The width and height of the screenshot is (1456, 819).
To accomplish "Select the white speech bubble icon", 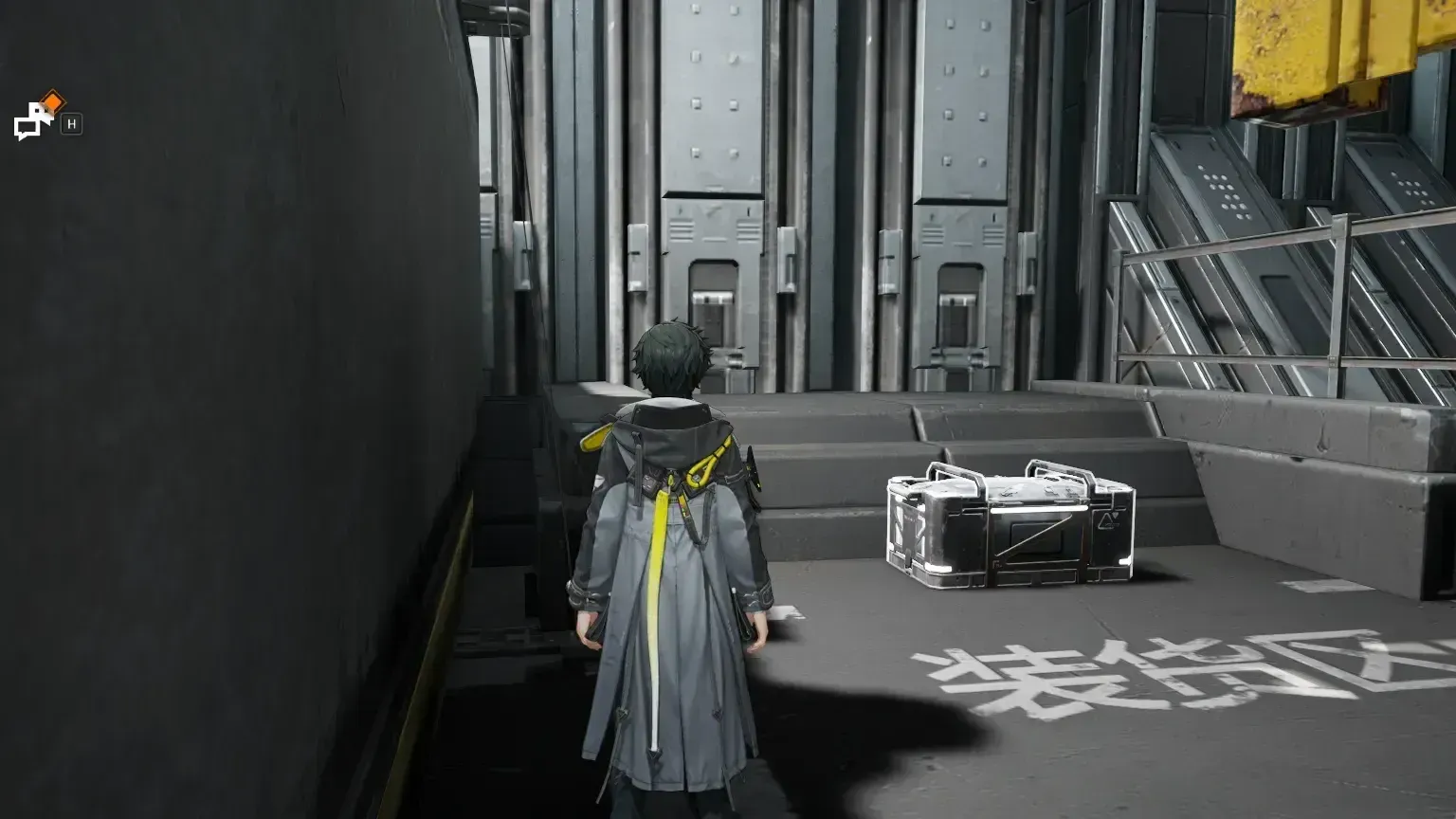I will pos(28,126).
